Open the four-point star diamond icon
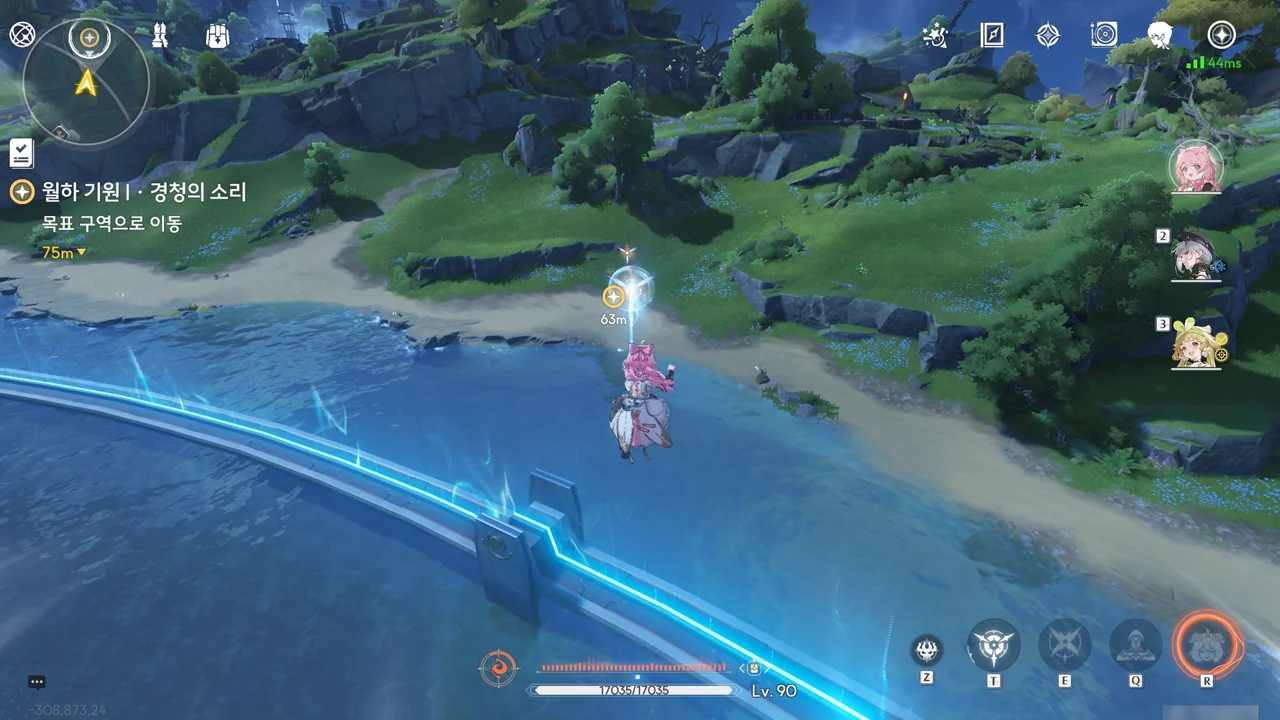The height and width of the screenshot is (720, 1280). point(1047,35)
